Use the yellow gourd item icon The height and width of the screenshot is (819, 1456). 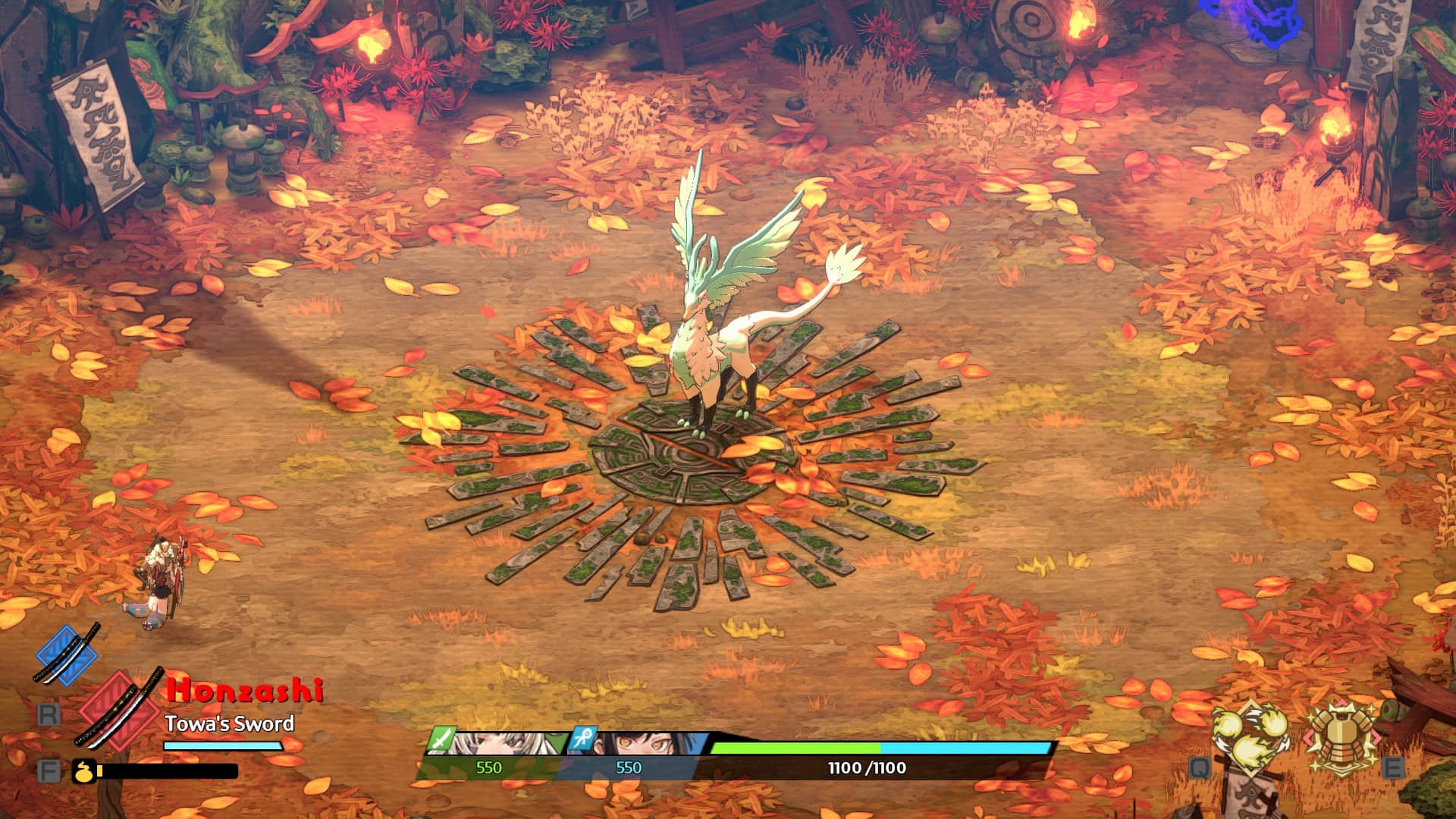click(83, 771)
